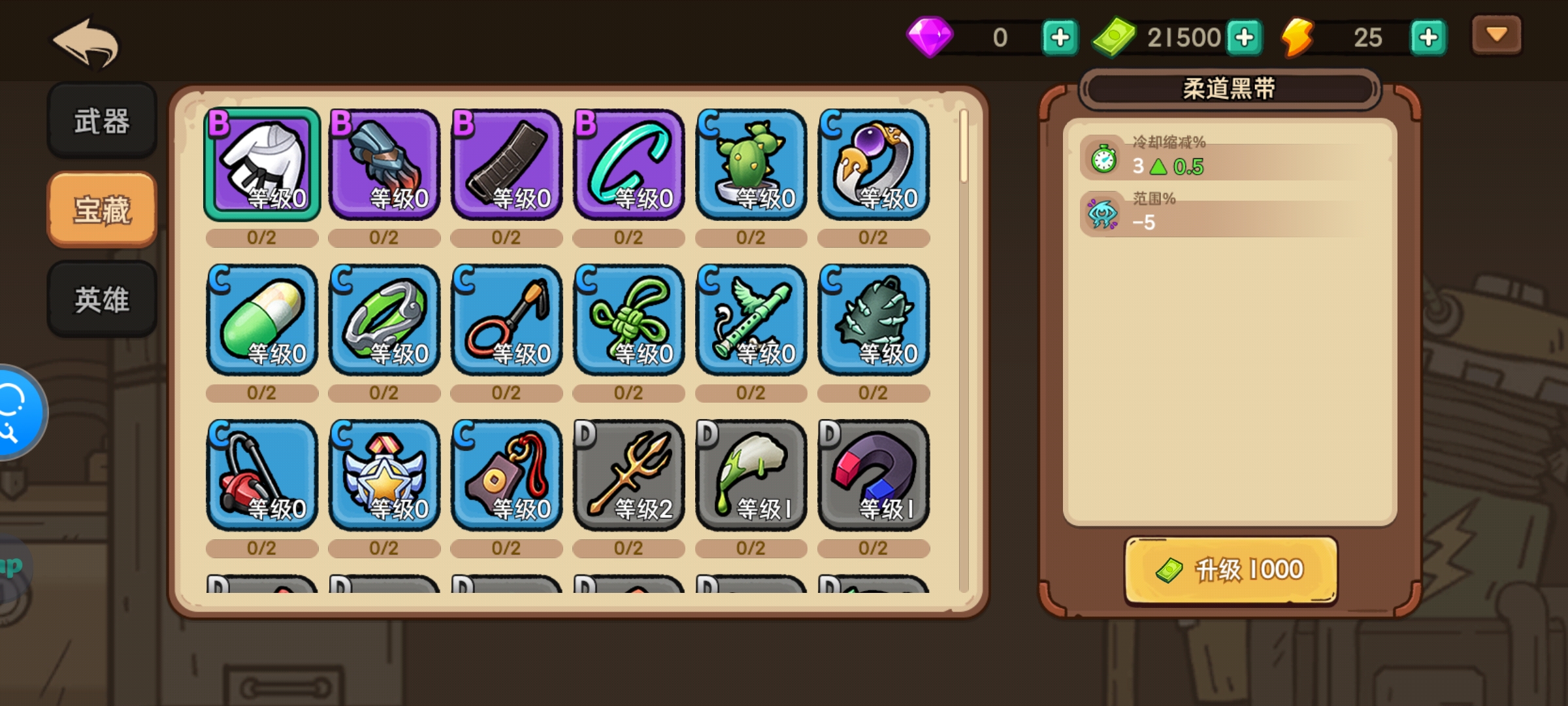This screenshot has width=1568, height=706.
Task: Pick the red vacuum cleaner treasure
Action: coord(262,475)
